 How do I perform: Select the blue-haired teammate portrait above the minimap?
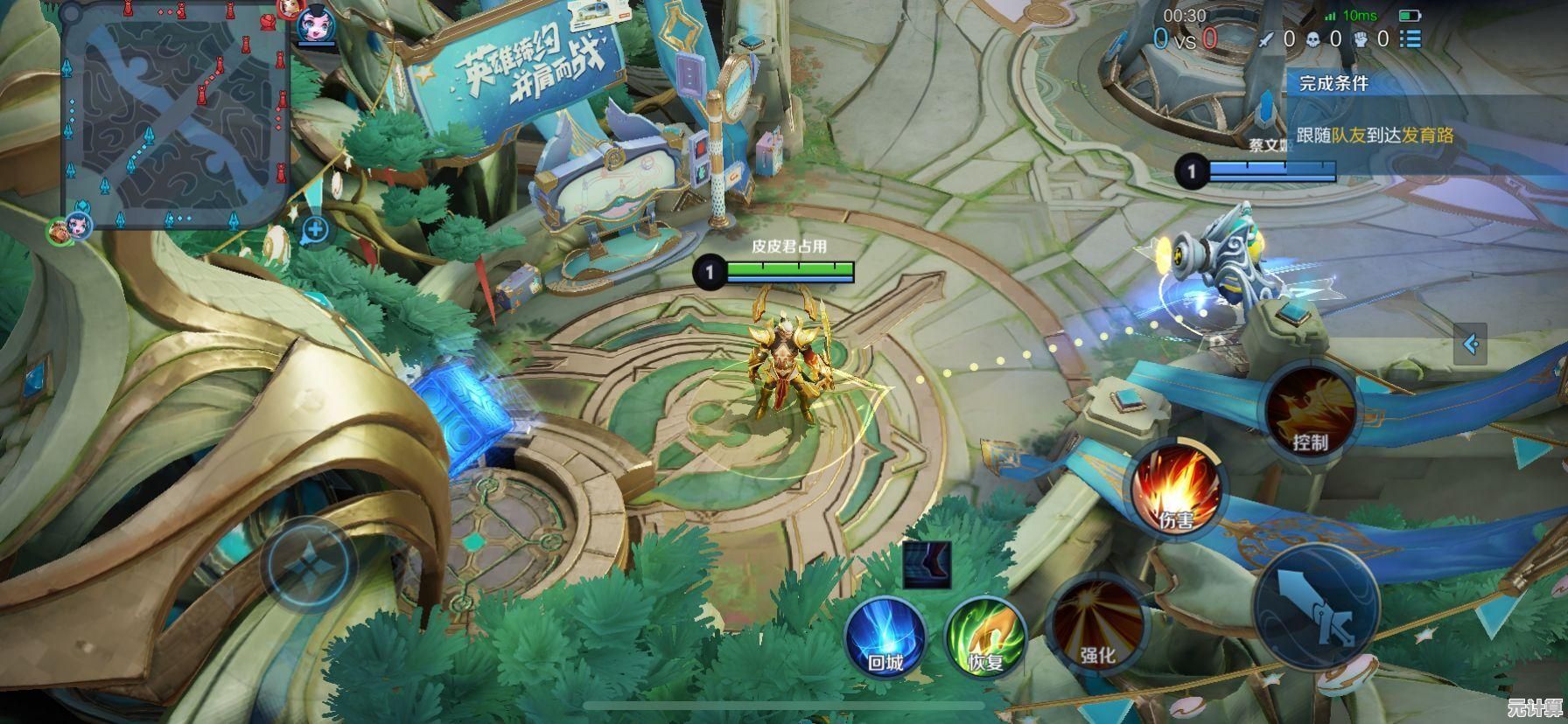[x=311, y=24]
